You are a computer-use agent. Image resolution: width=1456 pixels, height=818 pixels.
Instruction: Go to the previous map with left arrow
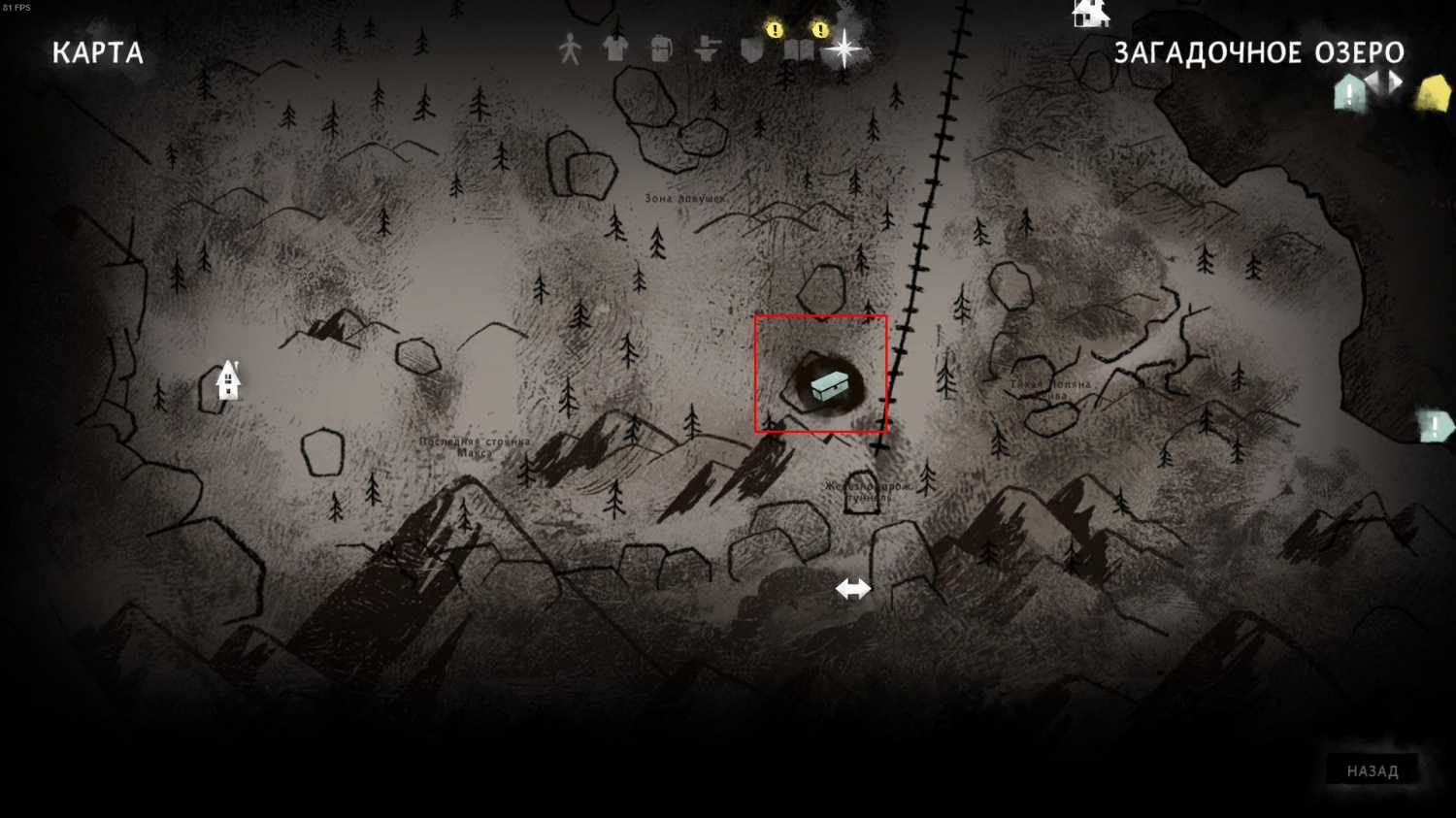1373,81
